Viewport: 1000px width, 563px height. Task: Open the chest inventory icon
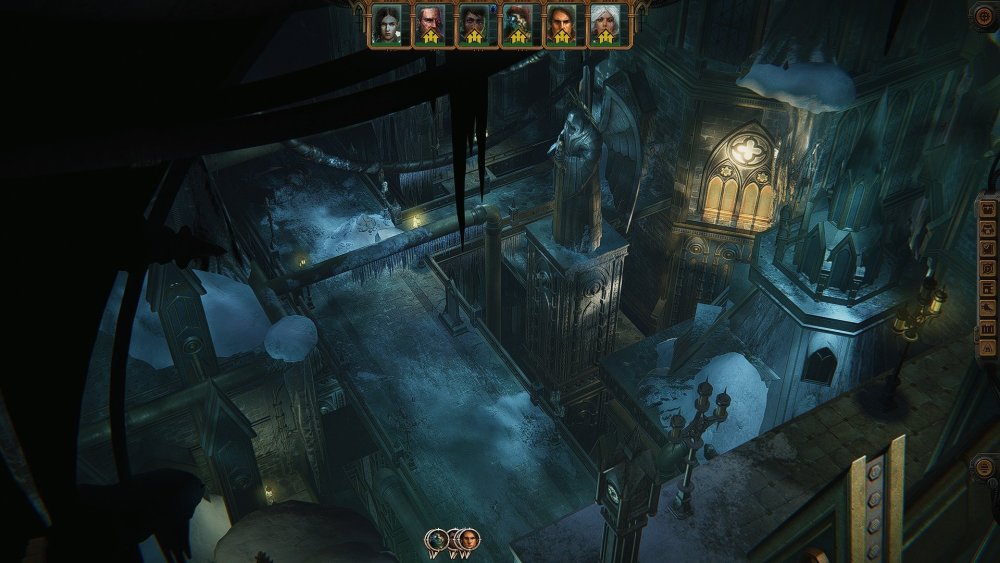tap(988, 209)
